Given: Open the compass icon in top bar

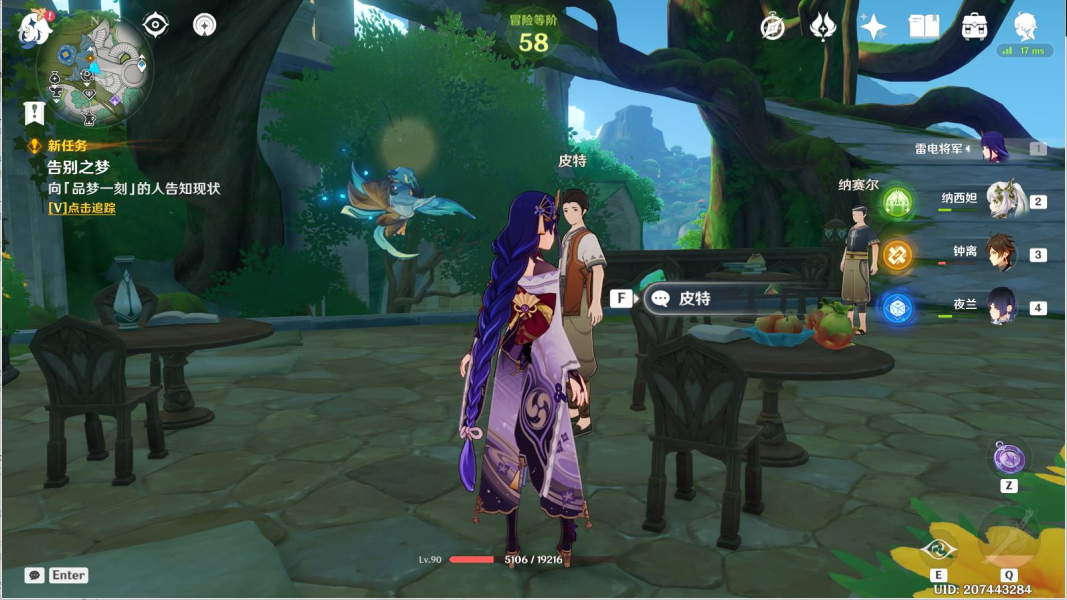Looking at the screenshot, I should coord(773,27).
